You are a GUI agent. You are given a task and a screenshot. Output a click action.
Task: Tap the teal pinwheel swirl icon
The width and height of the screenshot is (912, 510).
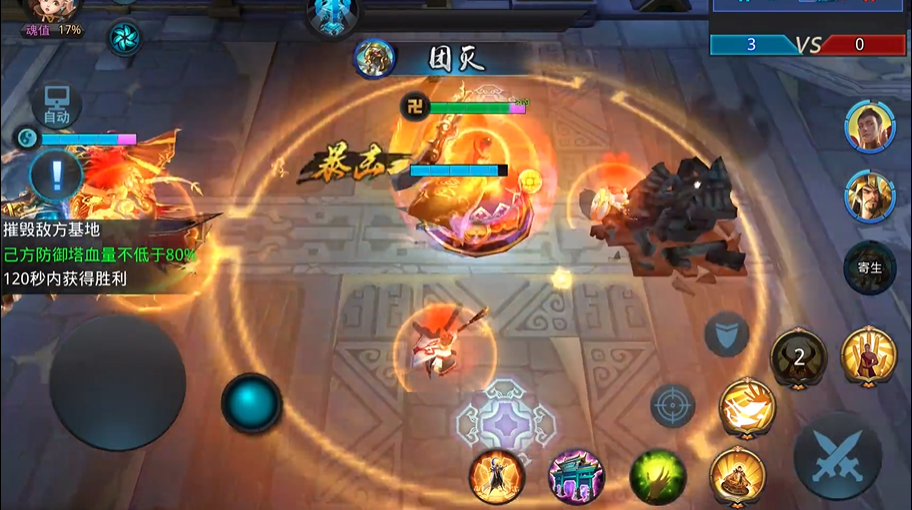coord(125,38)
